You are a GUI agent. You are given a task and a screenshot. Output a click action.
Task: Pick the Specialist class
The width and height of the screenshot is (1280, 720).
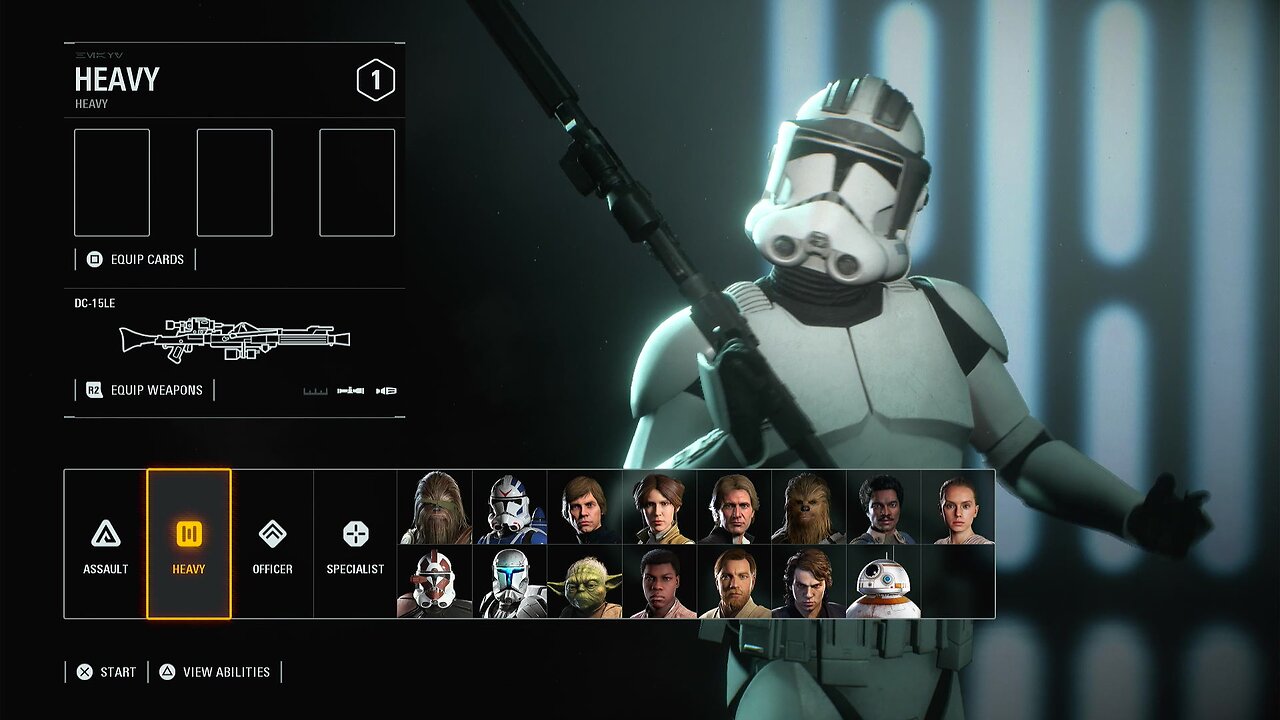click(x=355, y=544)
